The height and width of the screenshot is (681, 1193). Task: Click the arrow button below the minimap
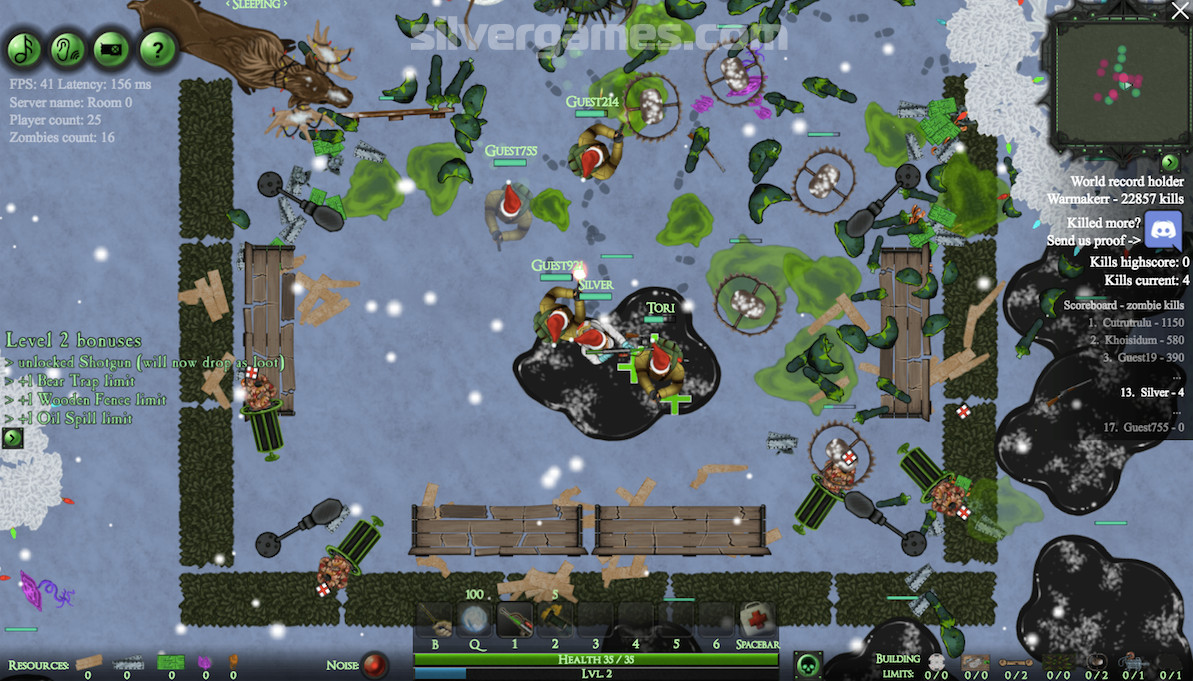(x=1170, y=162)
